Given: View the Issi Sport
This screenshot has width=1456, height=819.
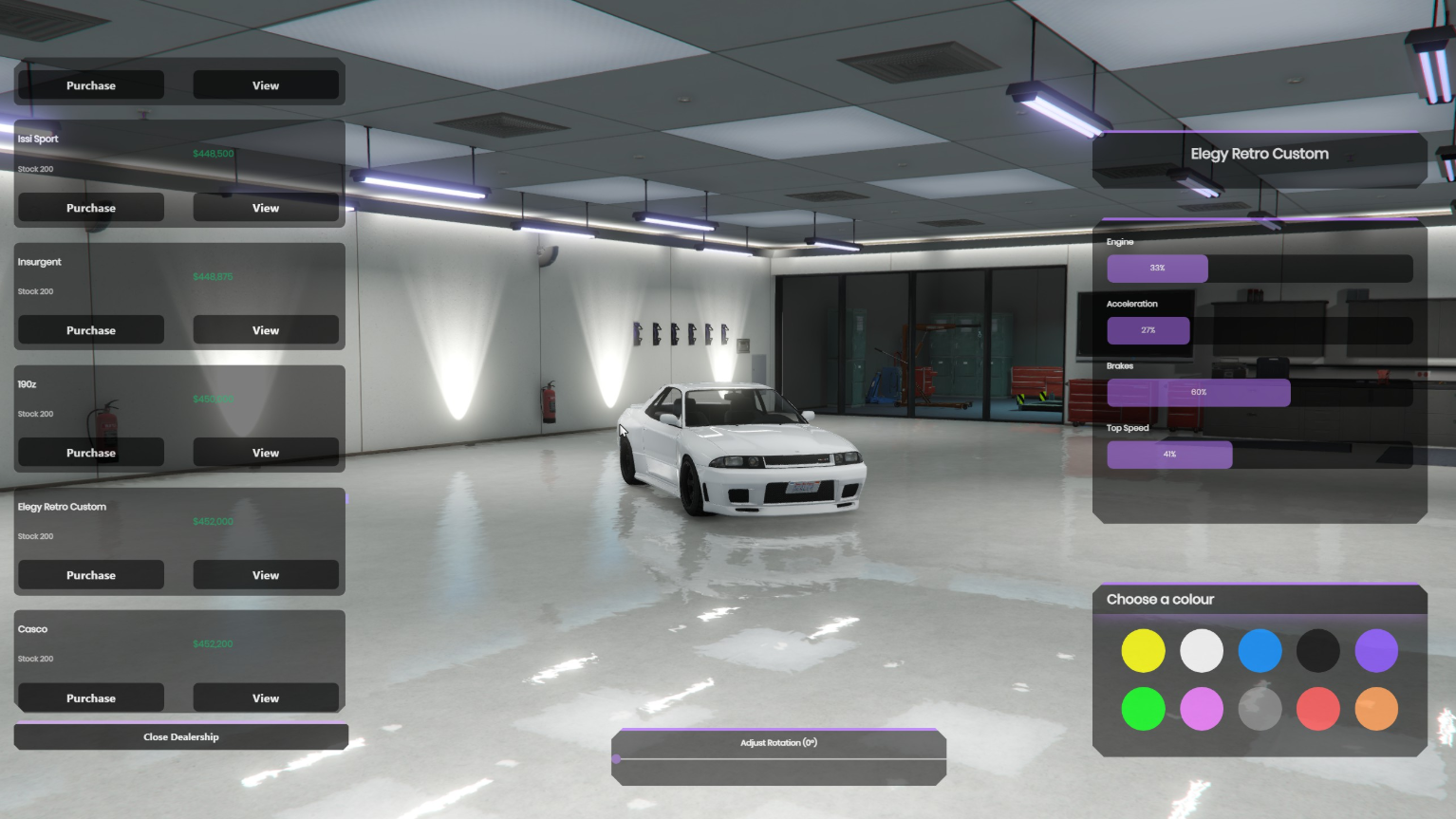Looking at the screenshot, I should (266, 208).
